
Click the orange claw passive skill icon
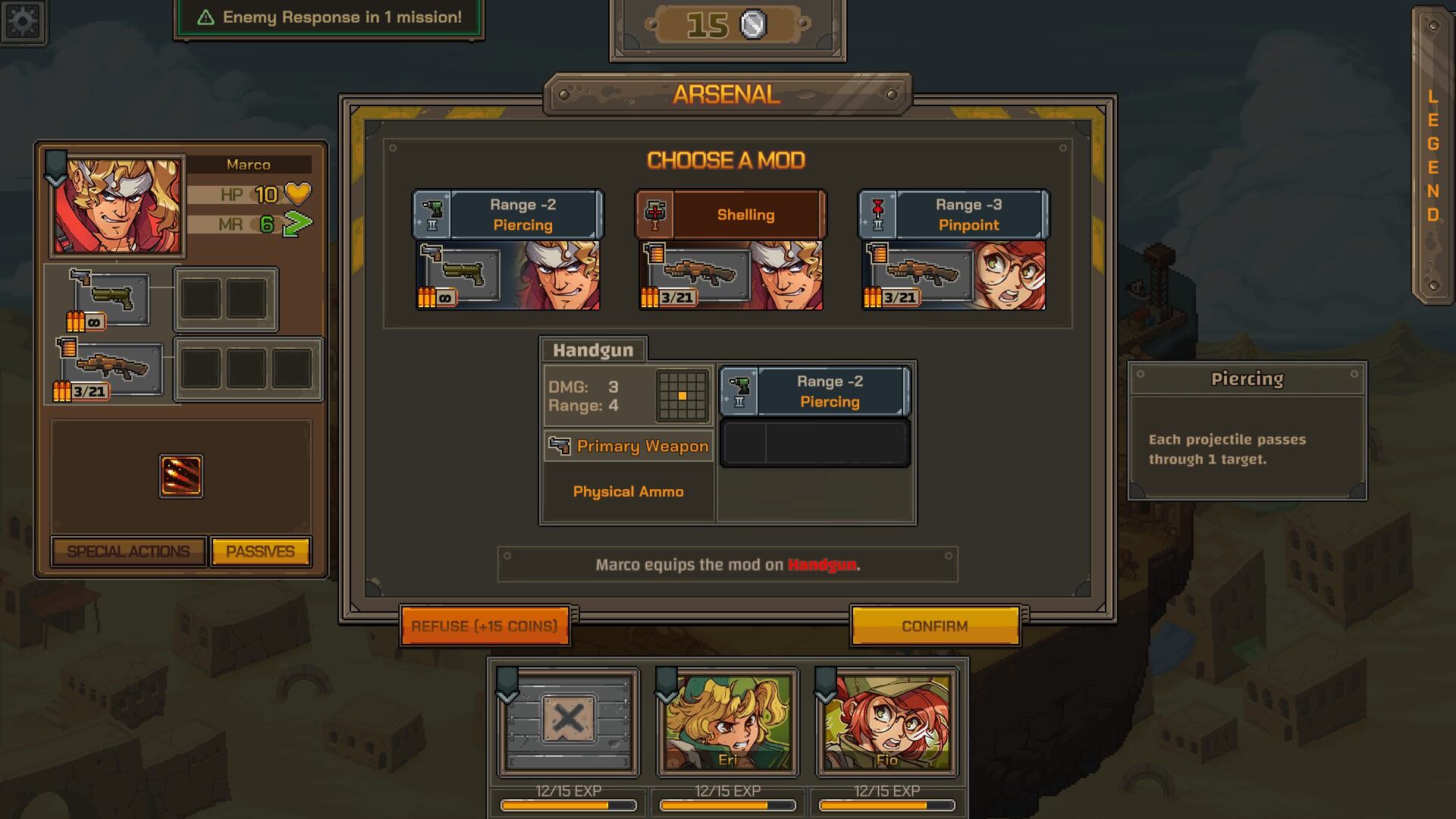181,476
